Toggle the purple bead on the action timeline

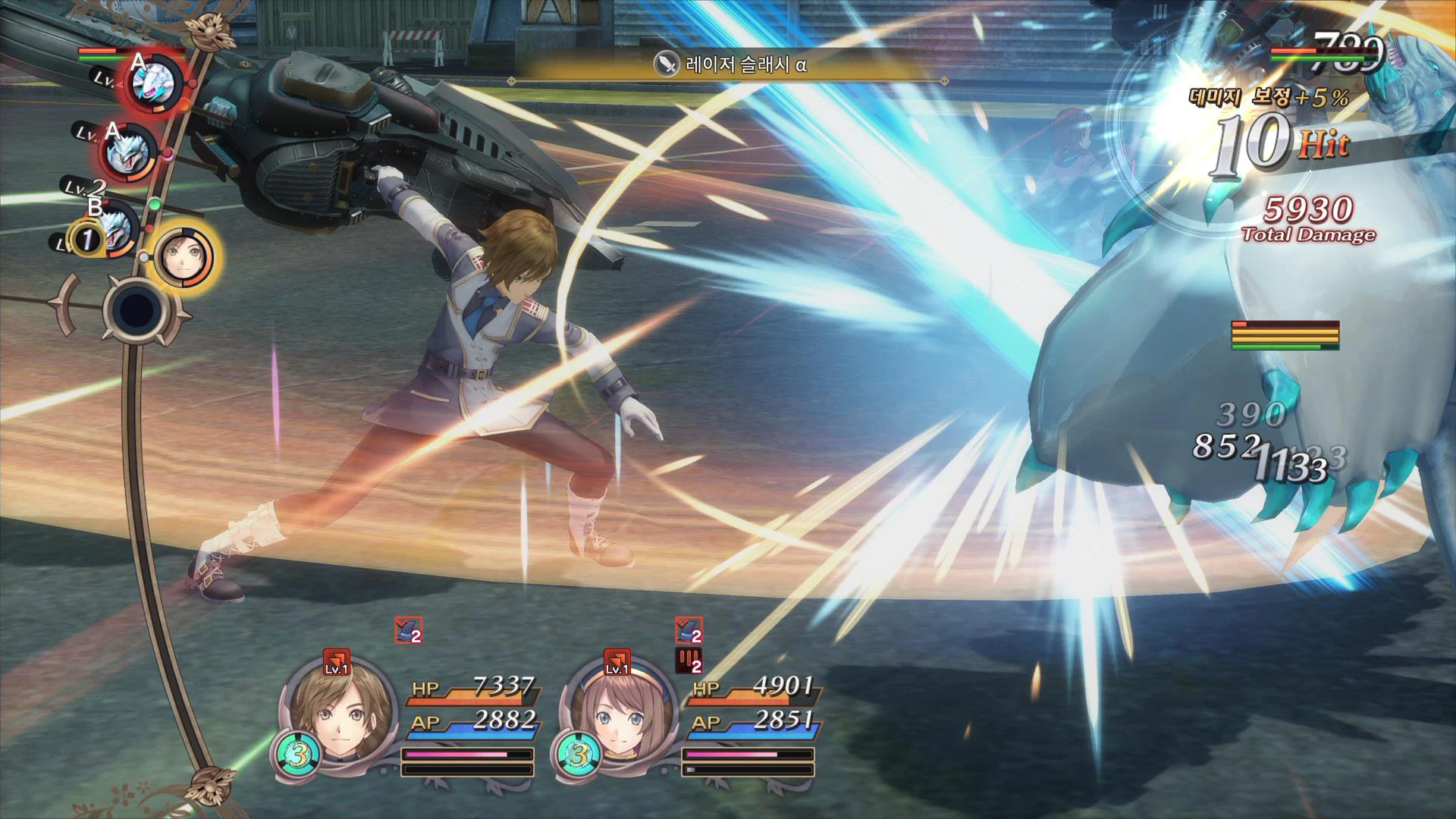(168, 154)
